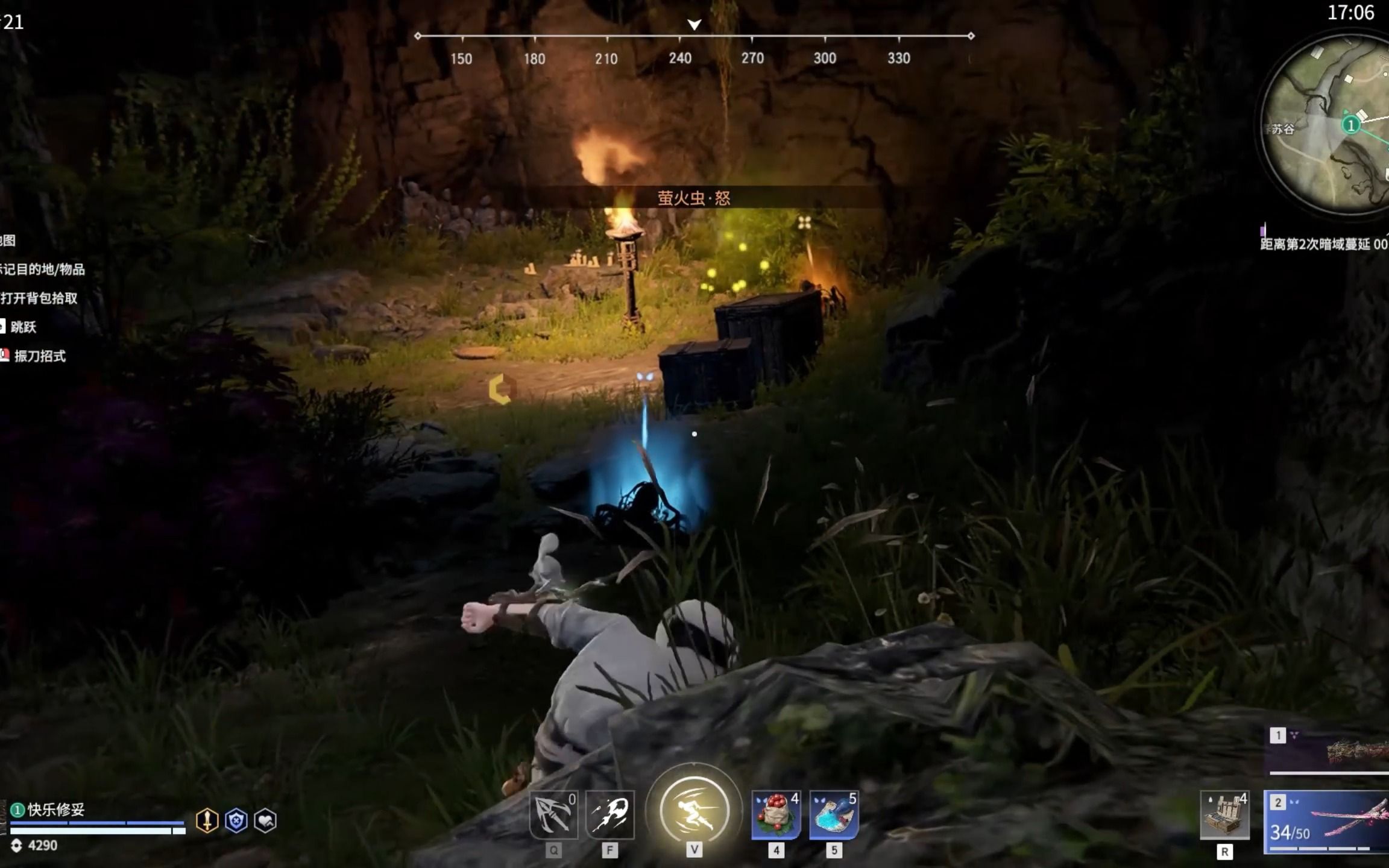Use the red berry bag consumable
1389x868 pixels.
pyautogui.click(x=776, y=816)
